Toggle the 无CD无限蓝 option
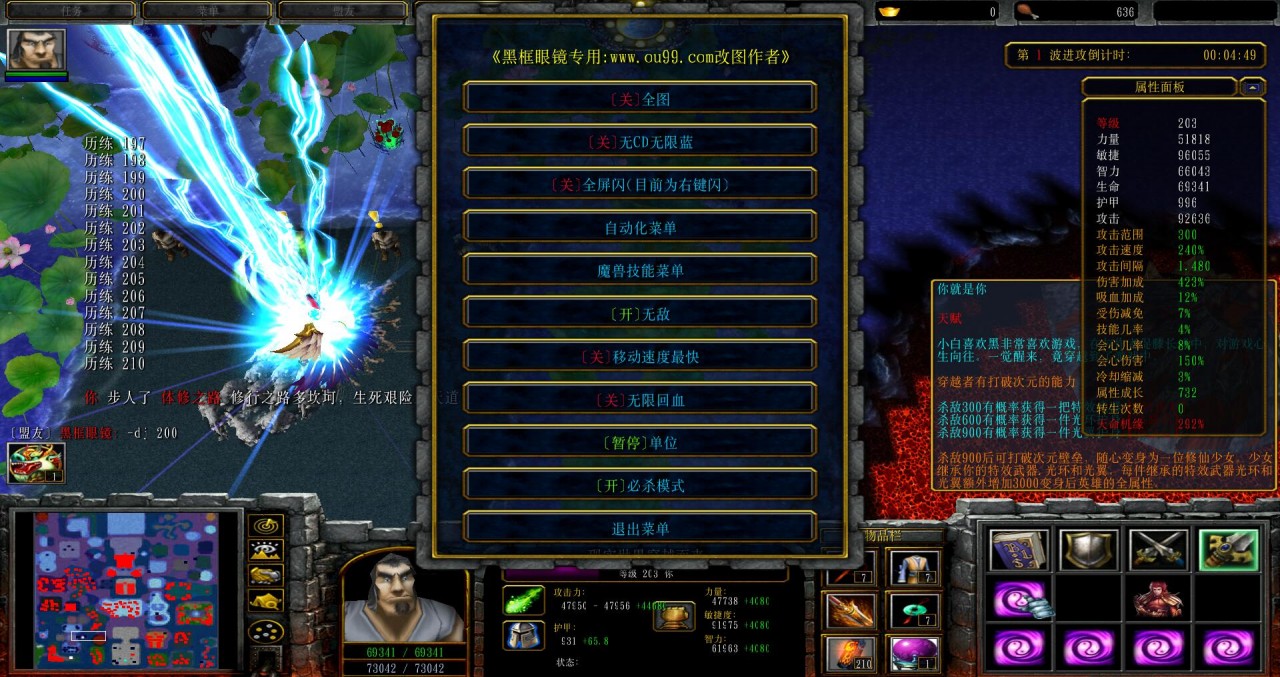This screenshot has width=1280, height=677. click(640, 141)
